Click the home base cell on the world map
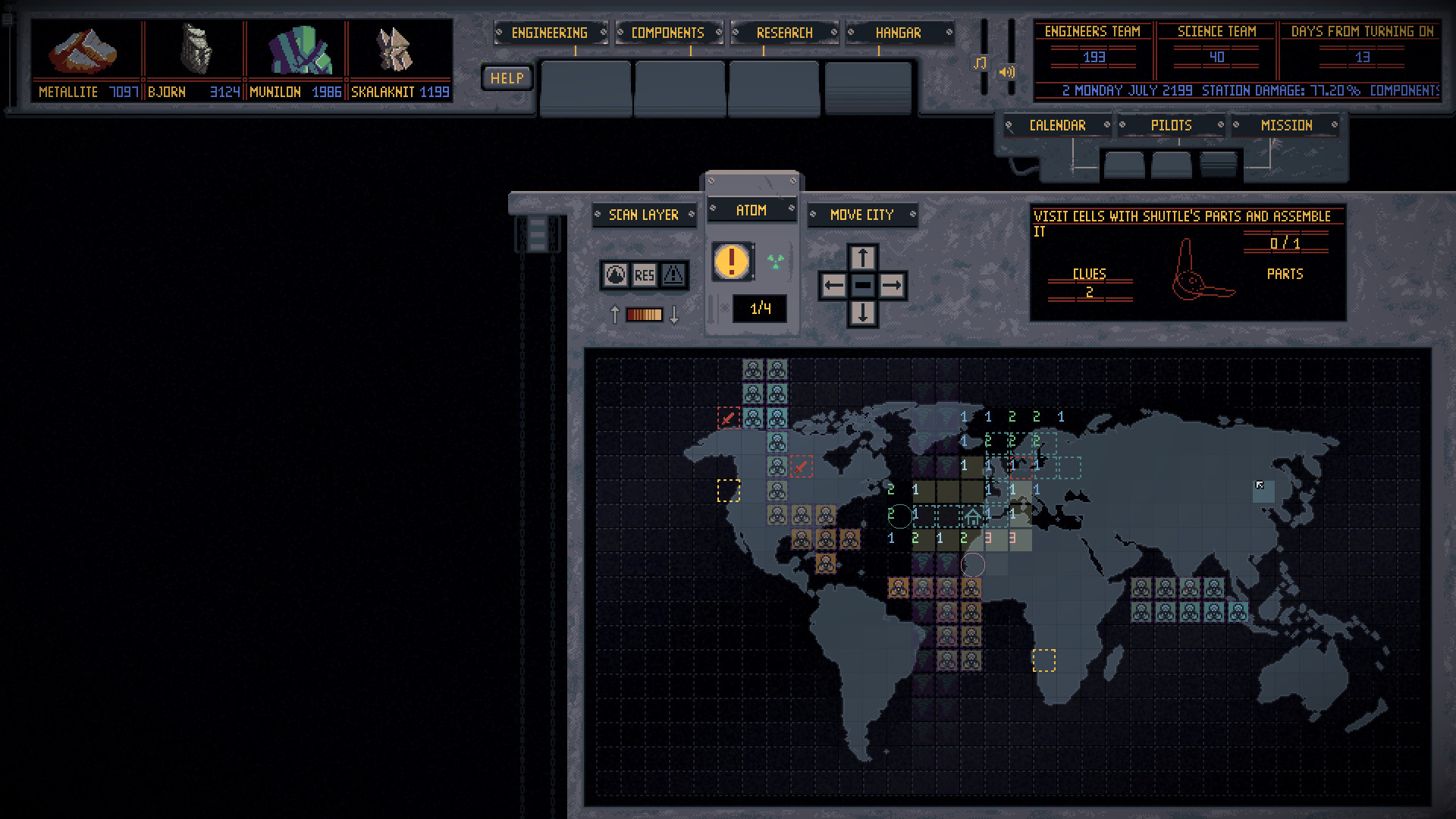The width and height of the screenshot is (1456, 819). (x=972, y=516)
